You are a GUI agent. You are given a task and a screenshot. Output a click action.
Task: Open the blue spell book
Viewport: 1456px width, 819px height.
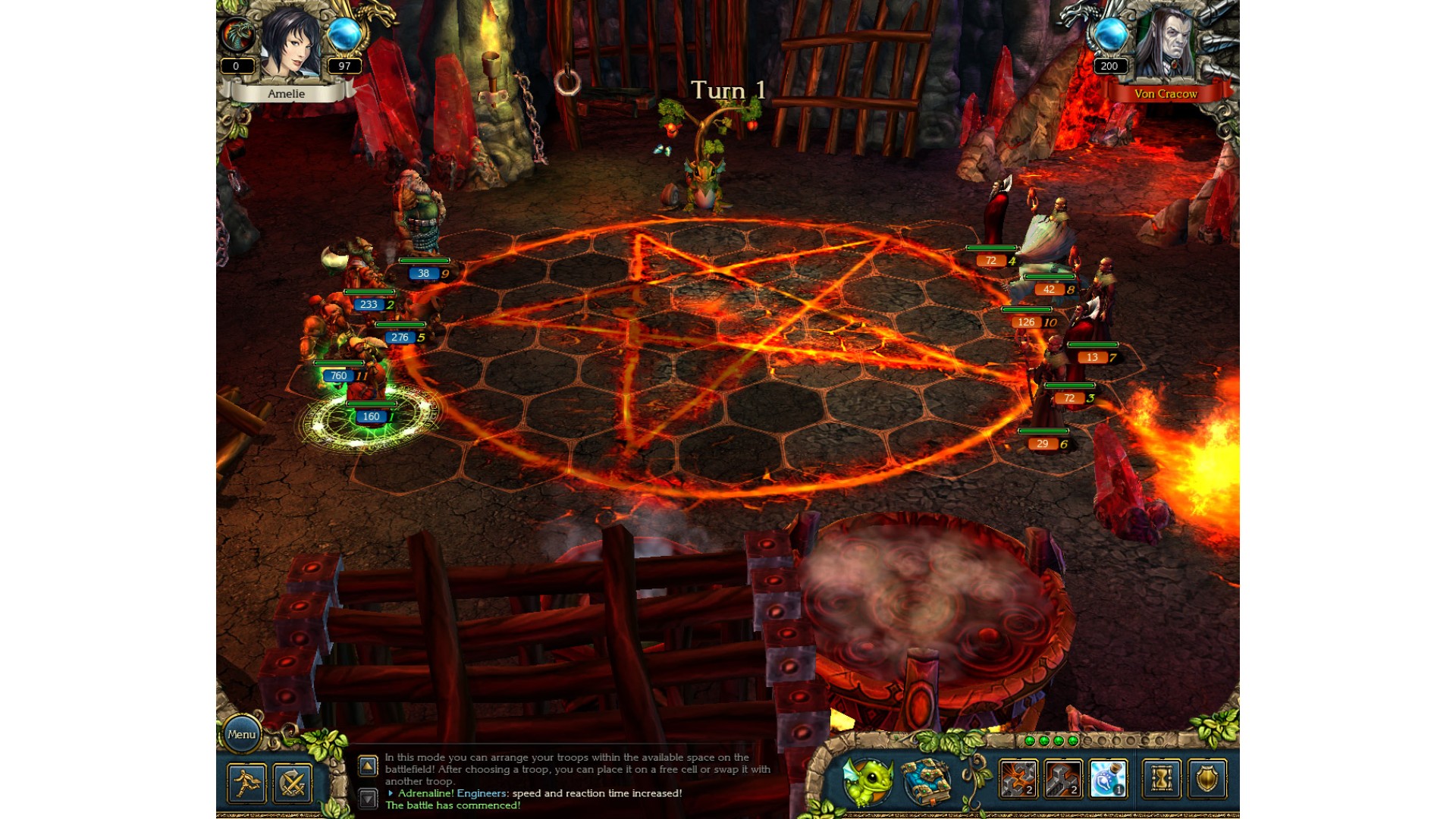[926, 781]
